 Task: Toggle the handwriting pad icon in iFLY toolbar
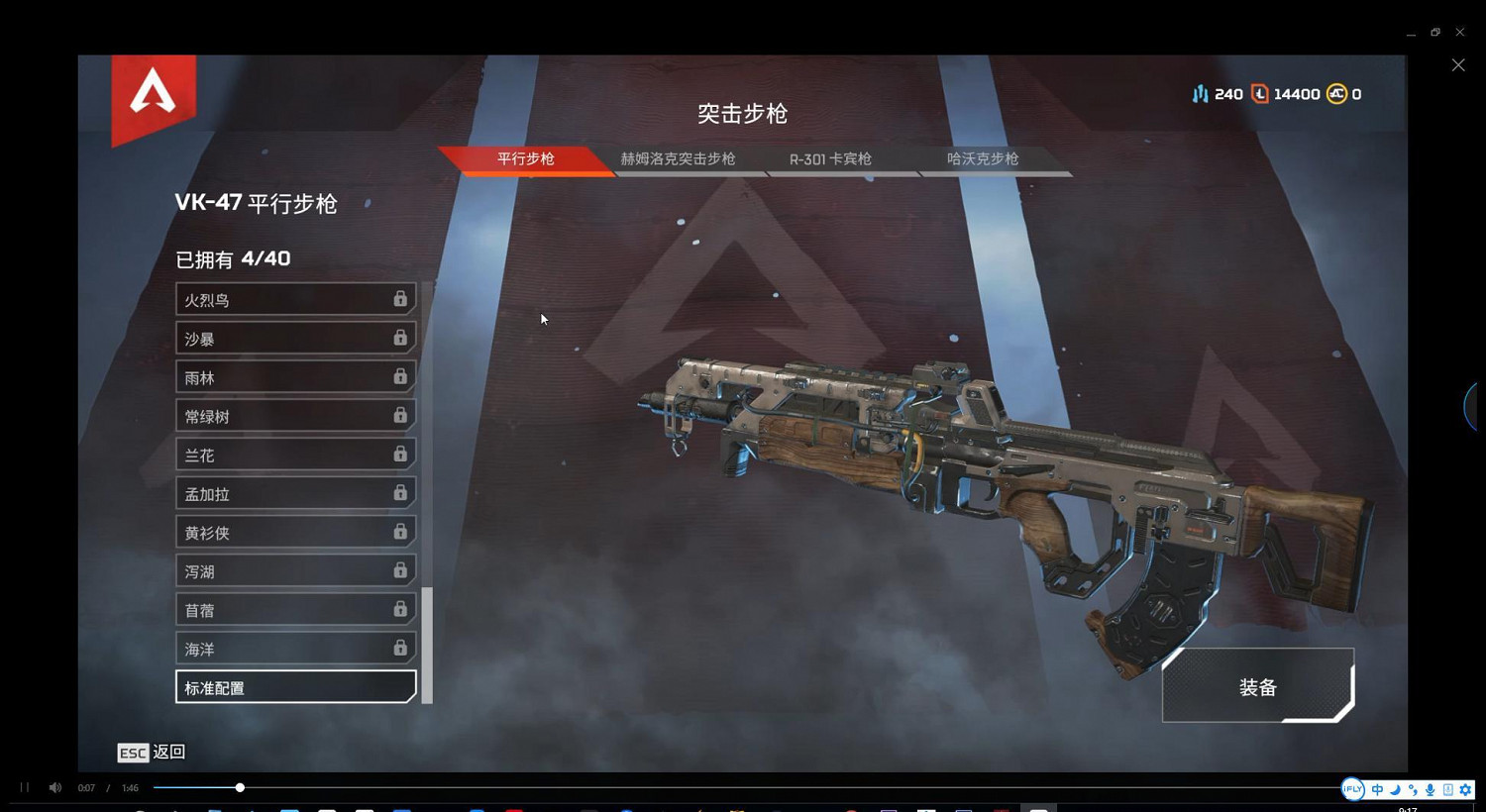(x=1447, y=789)
